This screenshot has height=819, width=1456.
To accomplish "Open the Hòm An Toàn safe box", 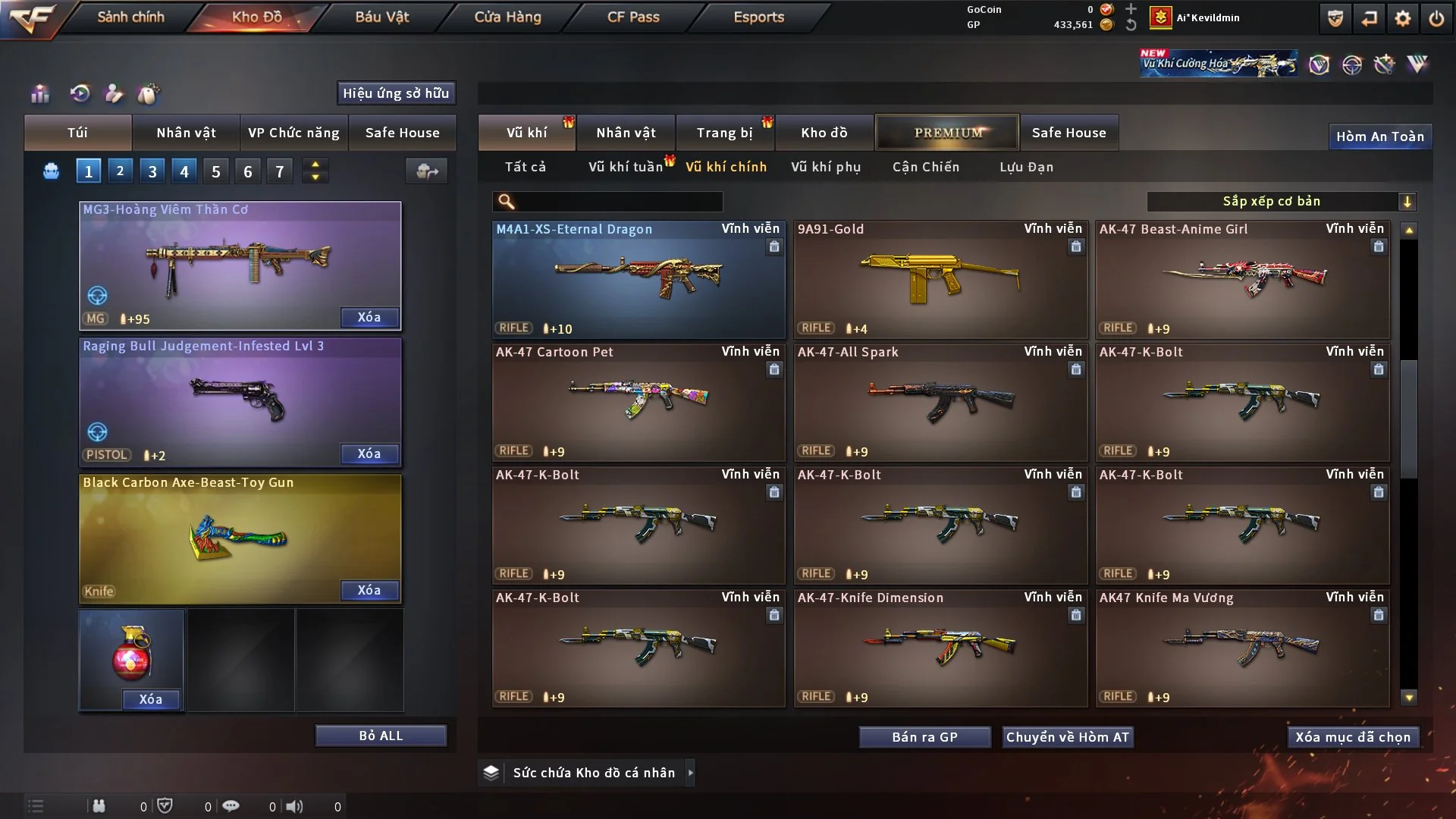I will coord(1379,136).
